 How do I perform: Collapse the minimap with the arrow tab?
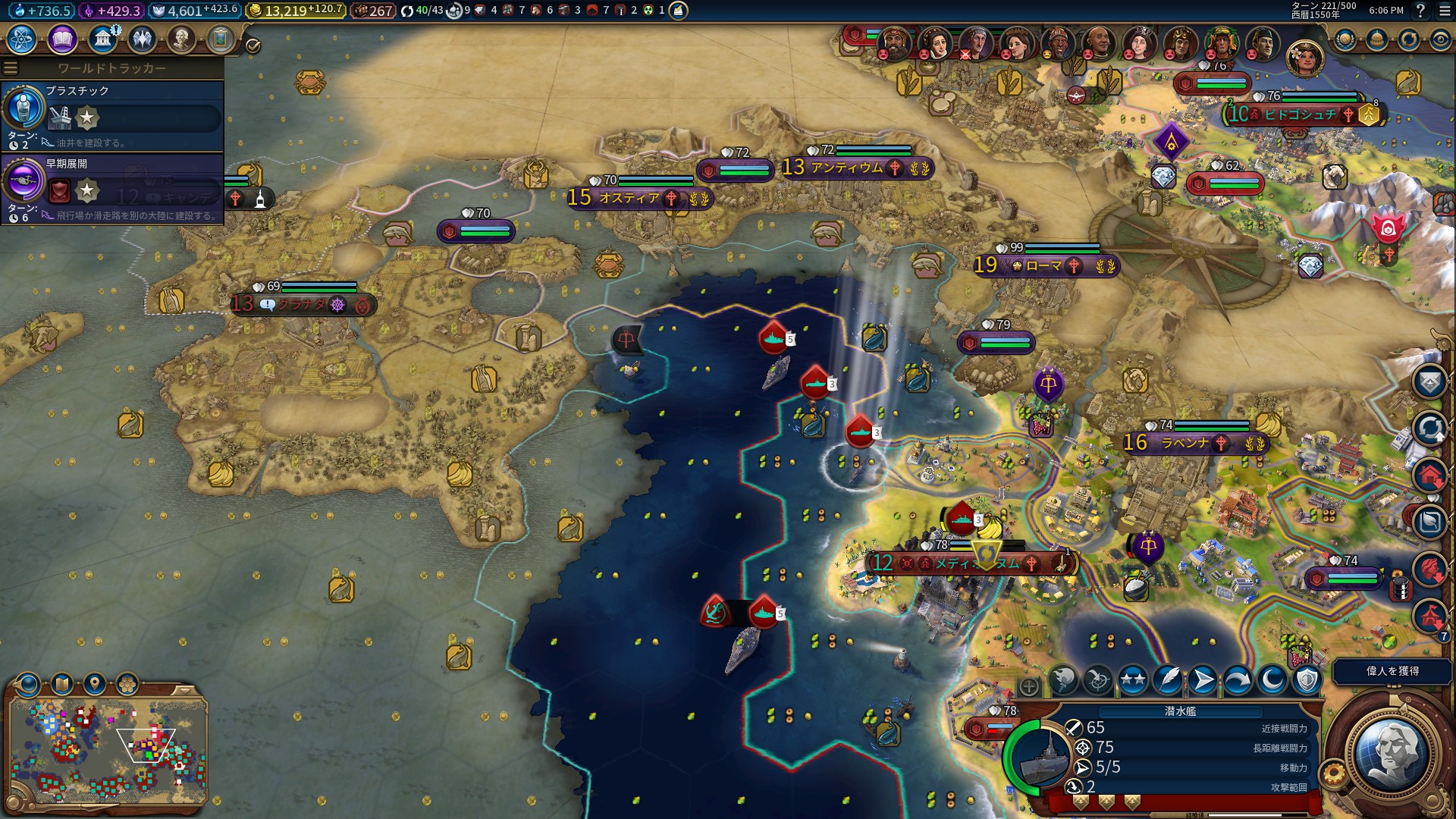click(x=184, y=690)
